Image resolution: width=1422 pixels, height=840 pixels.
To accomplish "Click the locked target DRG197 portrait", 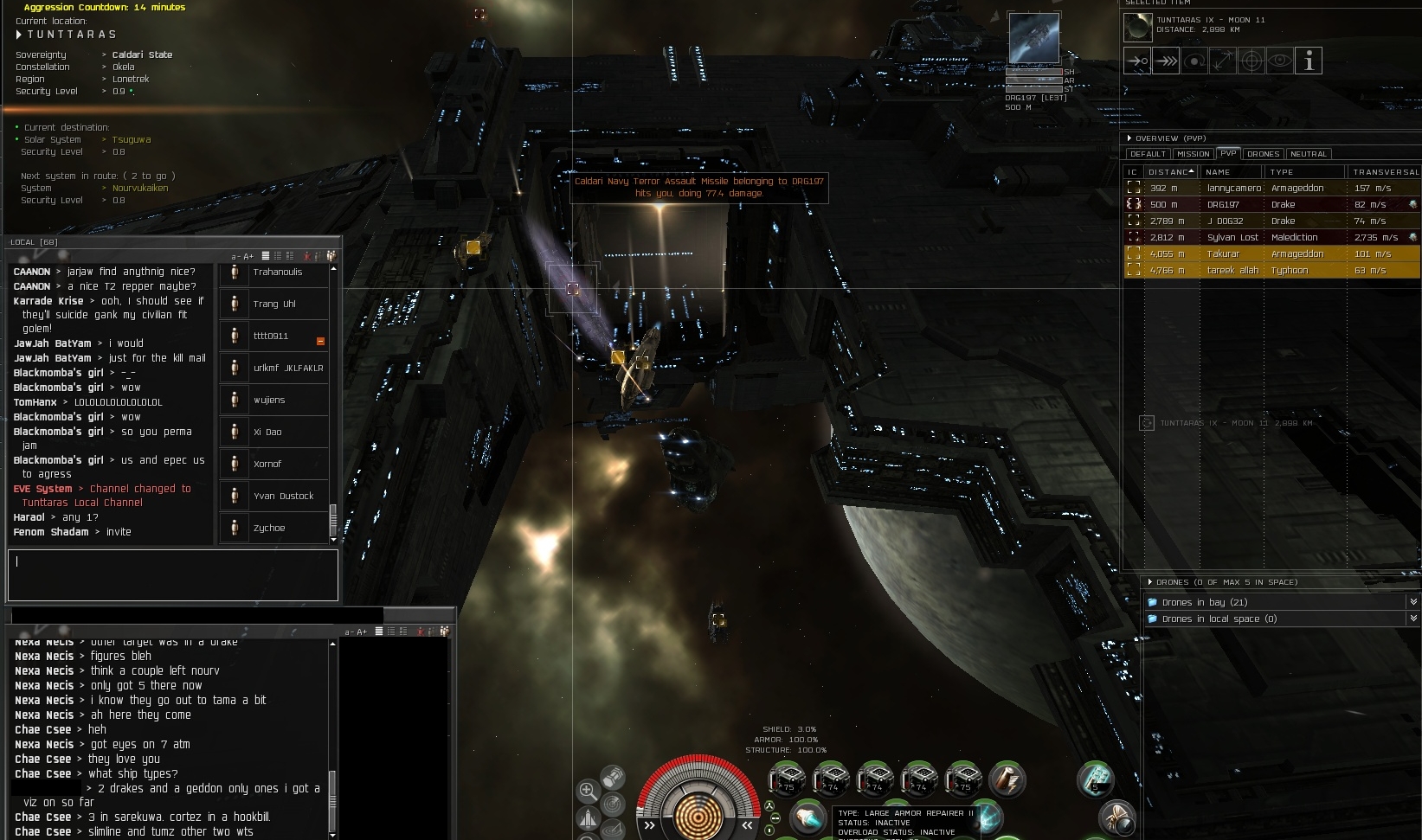I will pos(1033,39).
